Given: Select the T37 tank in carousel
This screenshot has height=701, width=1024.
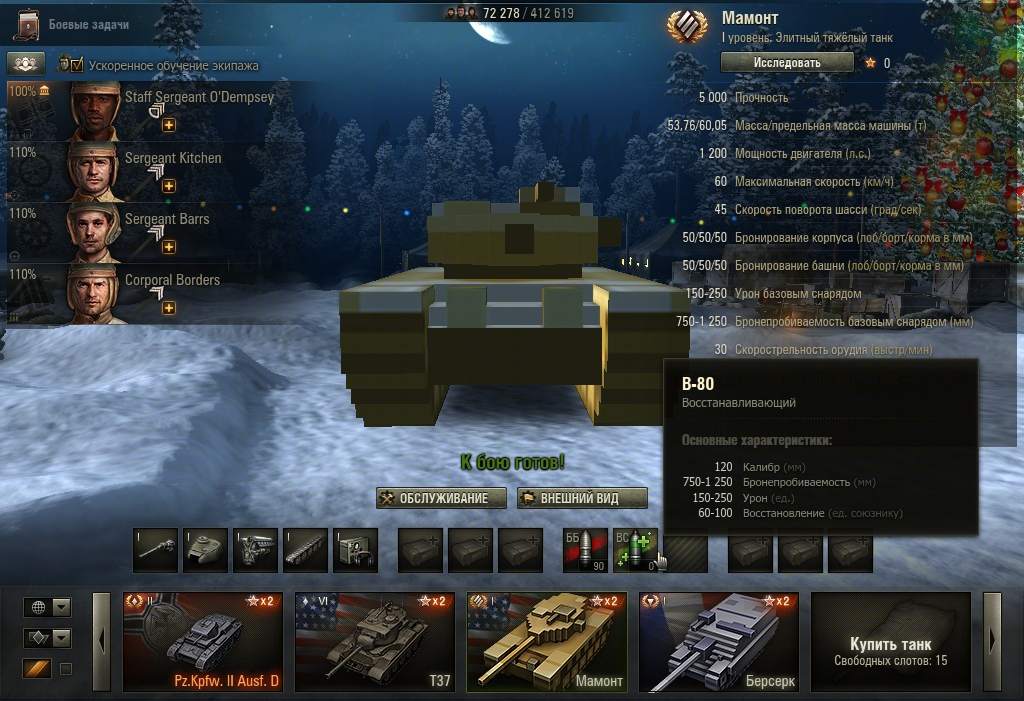Looking at the screenshot, I should coord(373,642).
